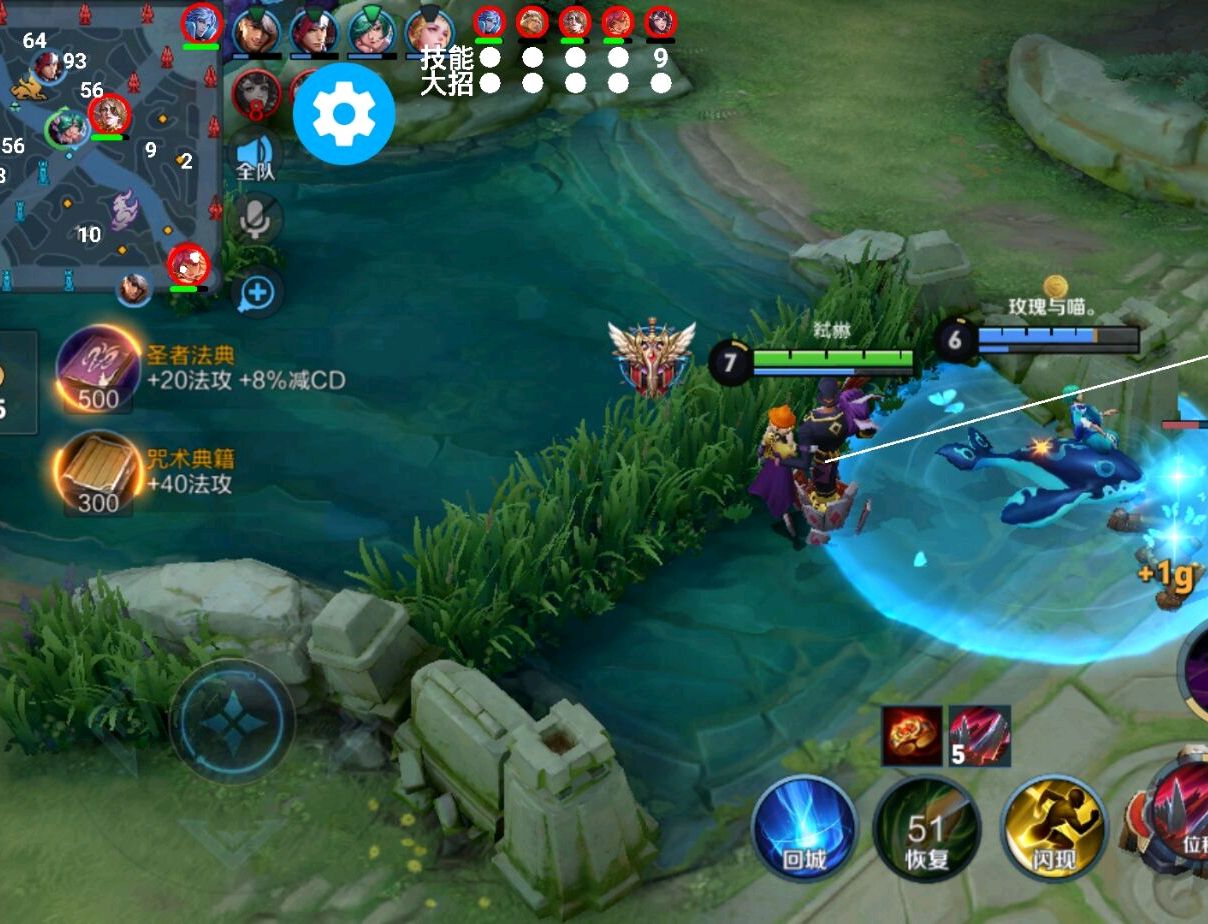Select the red rose buff icon
This screenshot has height=924, width=1208.
(x=912, y=736)
